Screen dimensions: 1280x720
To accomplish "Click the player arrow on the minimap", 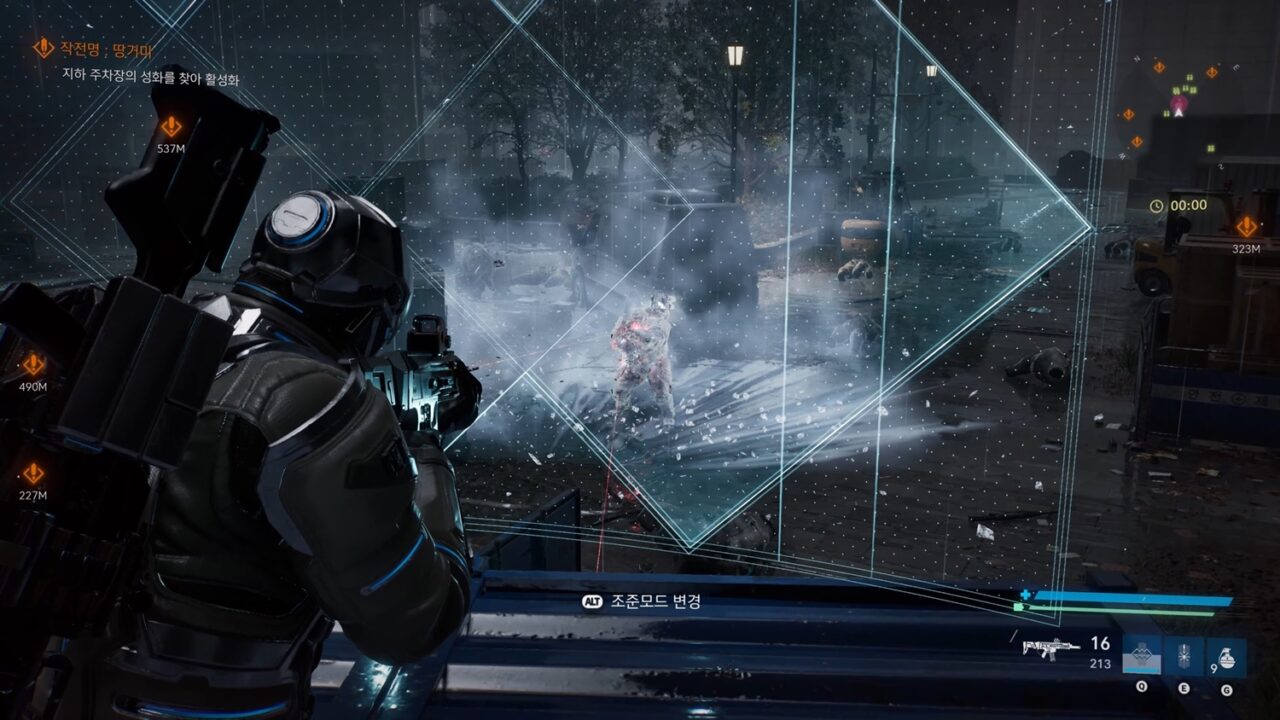I will [x=1178, y=113].
